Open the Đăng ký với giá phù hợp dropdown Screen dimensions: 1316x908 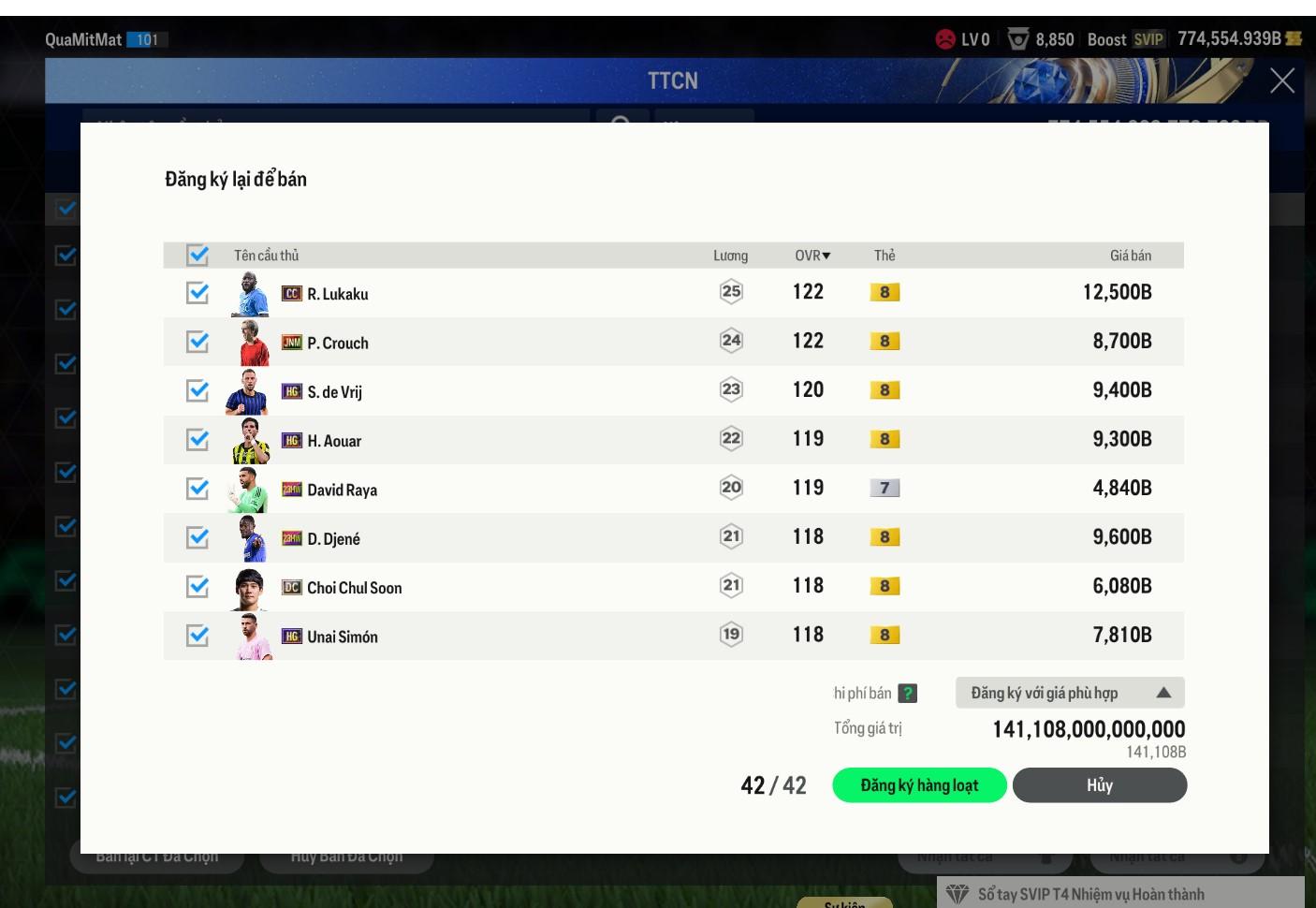click(x=1070, y=693)
